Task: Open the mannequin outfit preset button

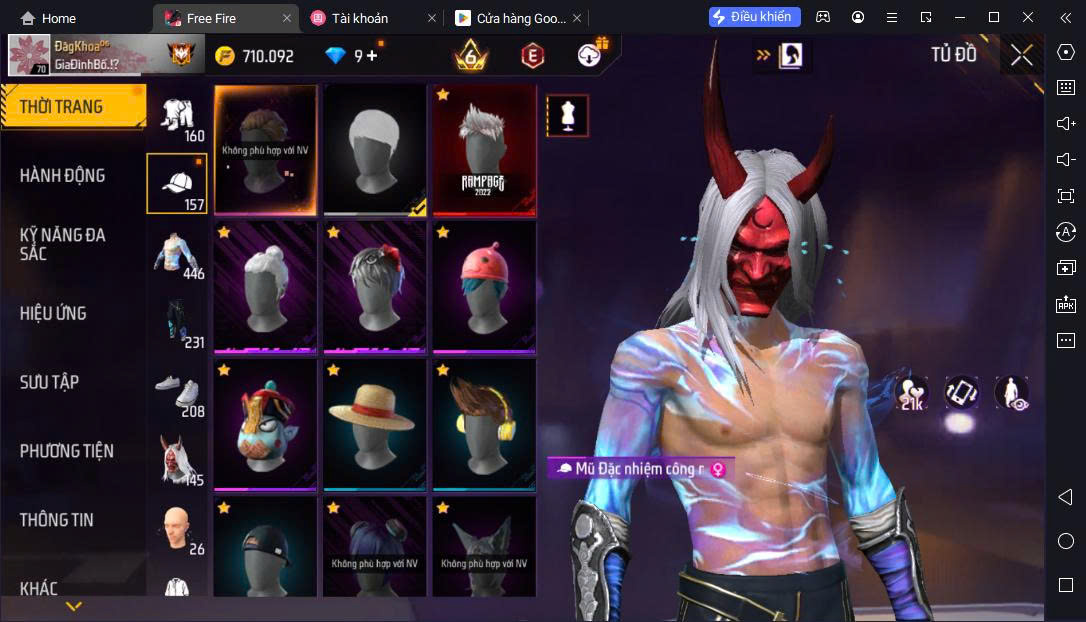Action: pyautogui.click(x=567, y=116)
